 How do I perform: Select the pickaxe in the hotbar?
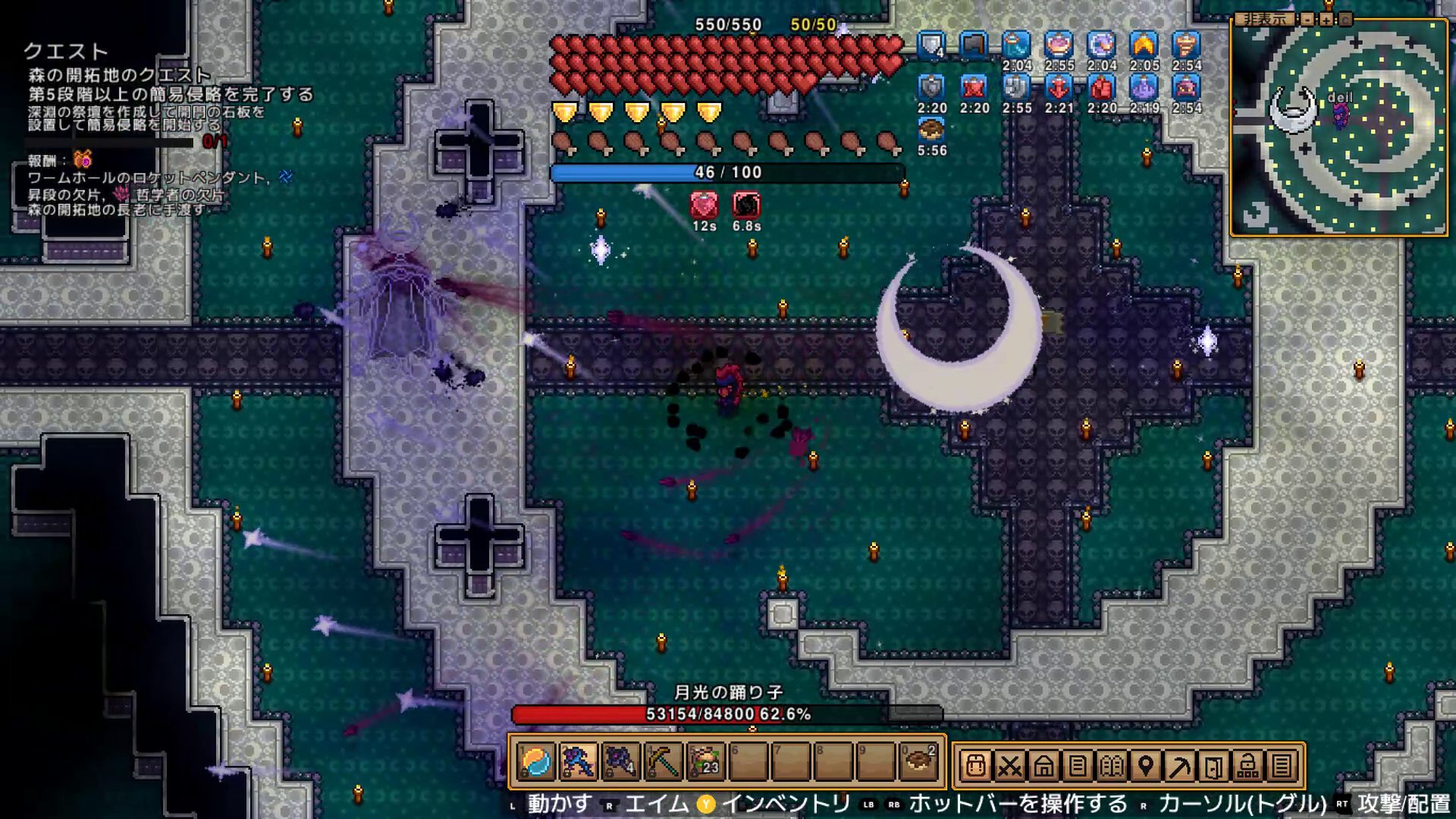(x=664, y=763)
